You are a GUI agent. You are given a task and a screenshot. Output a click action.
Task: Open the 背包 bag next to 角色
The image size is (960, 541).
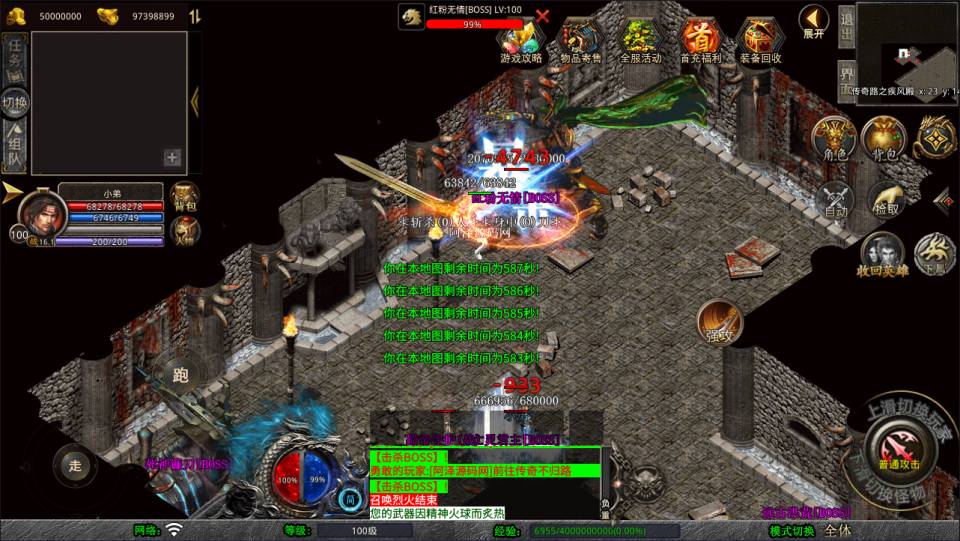click(x=884, y=138)
